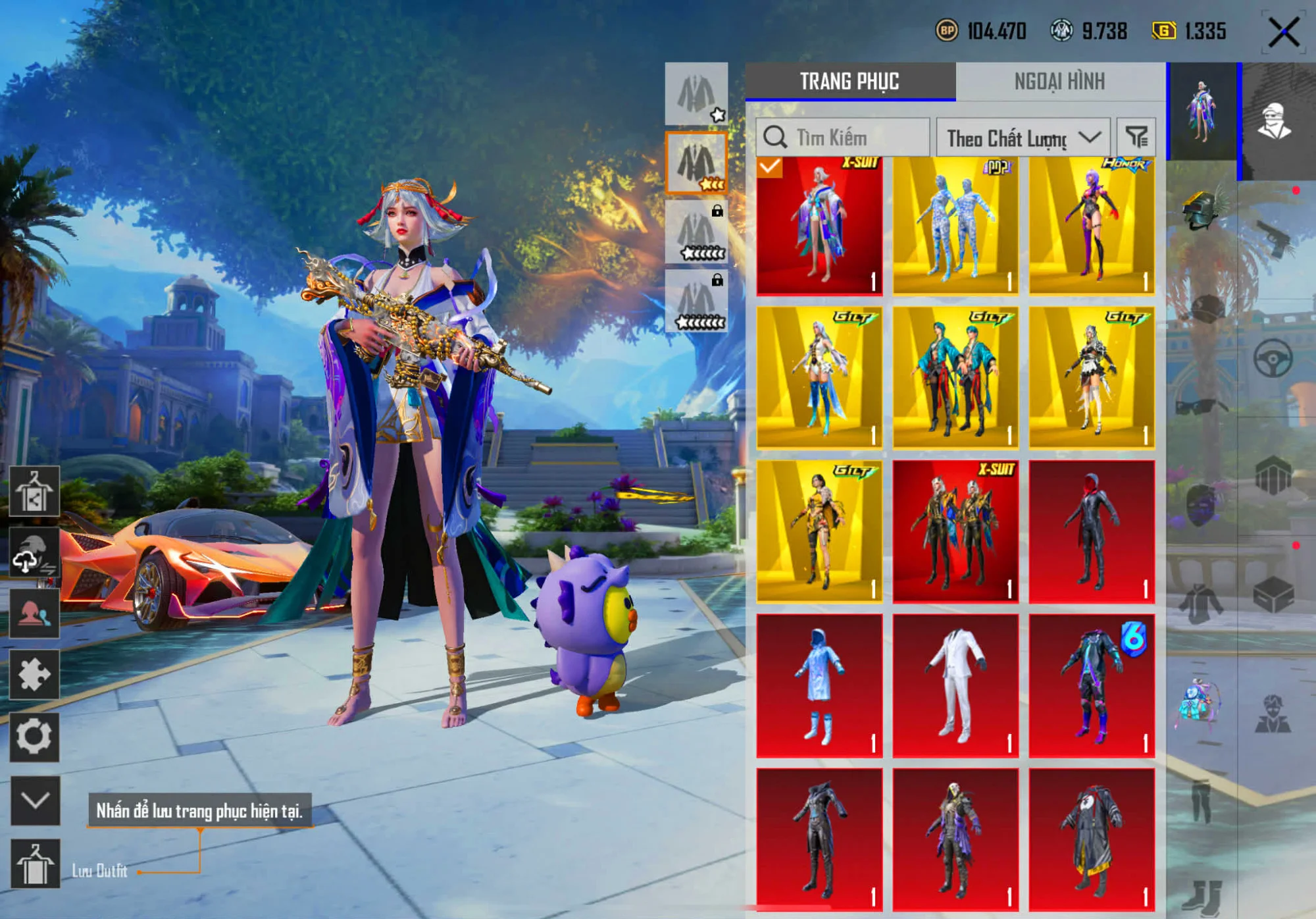The image size is (1316, 919).
Task: Open the helmet category icon
Action: (1202, 209)
